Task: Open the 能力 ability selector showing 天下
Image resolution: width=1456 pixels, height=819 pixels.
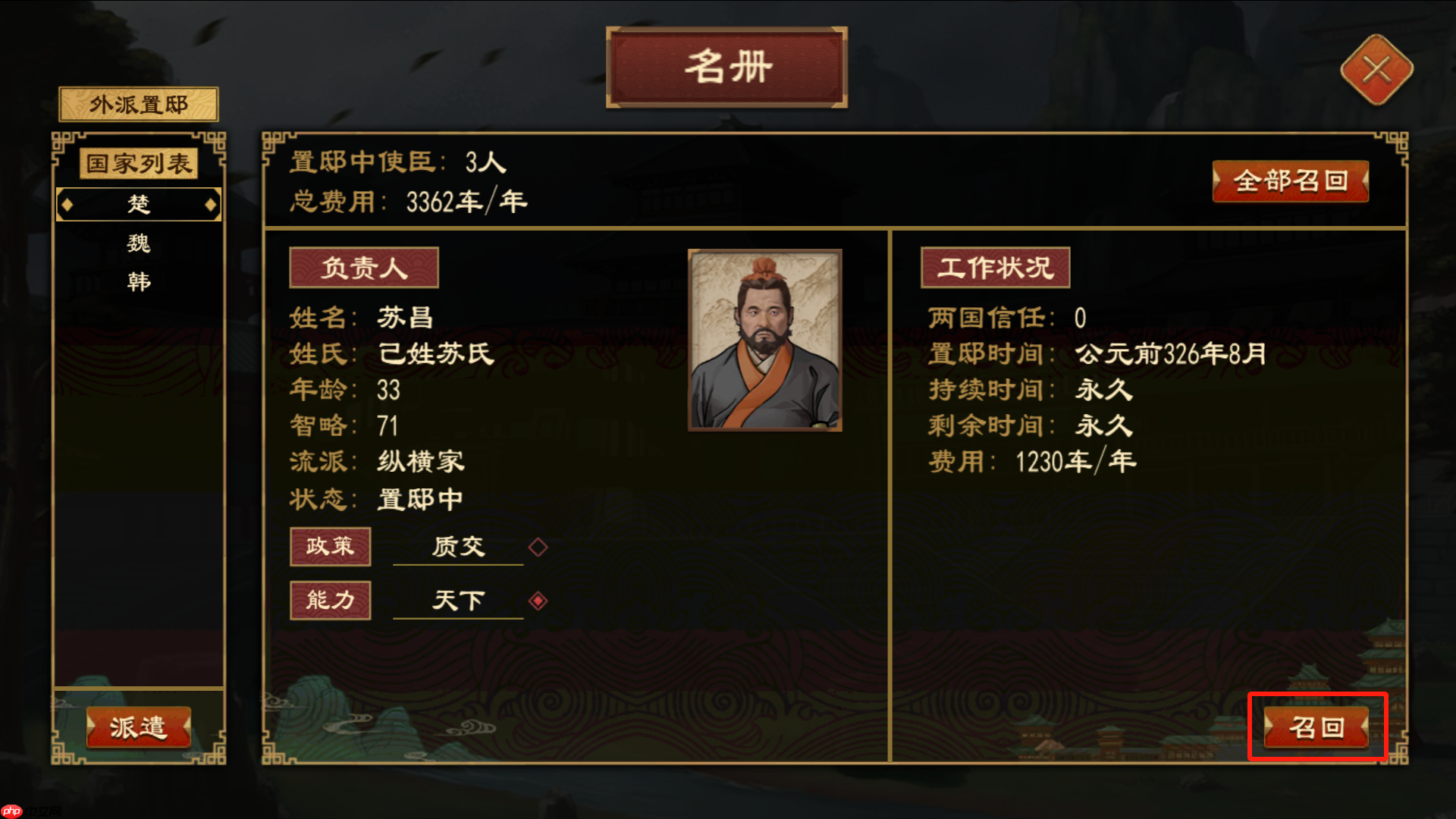Action: [458, 599]
